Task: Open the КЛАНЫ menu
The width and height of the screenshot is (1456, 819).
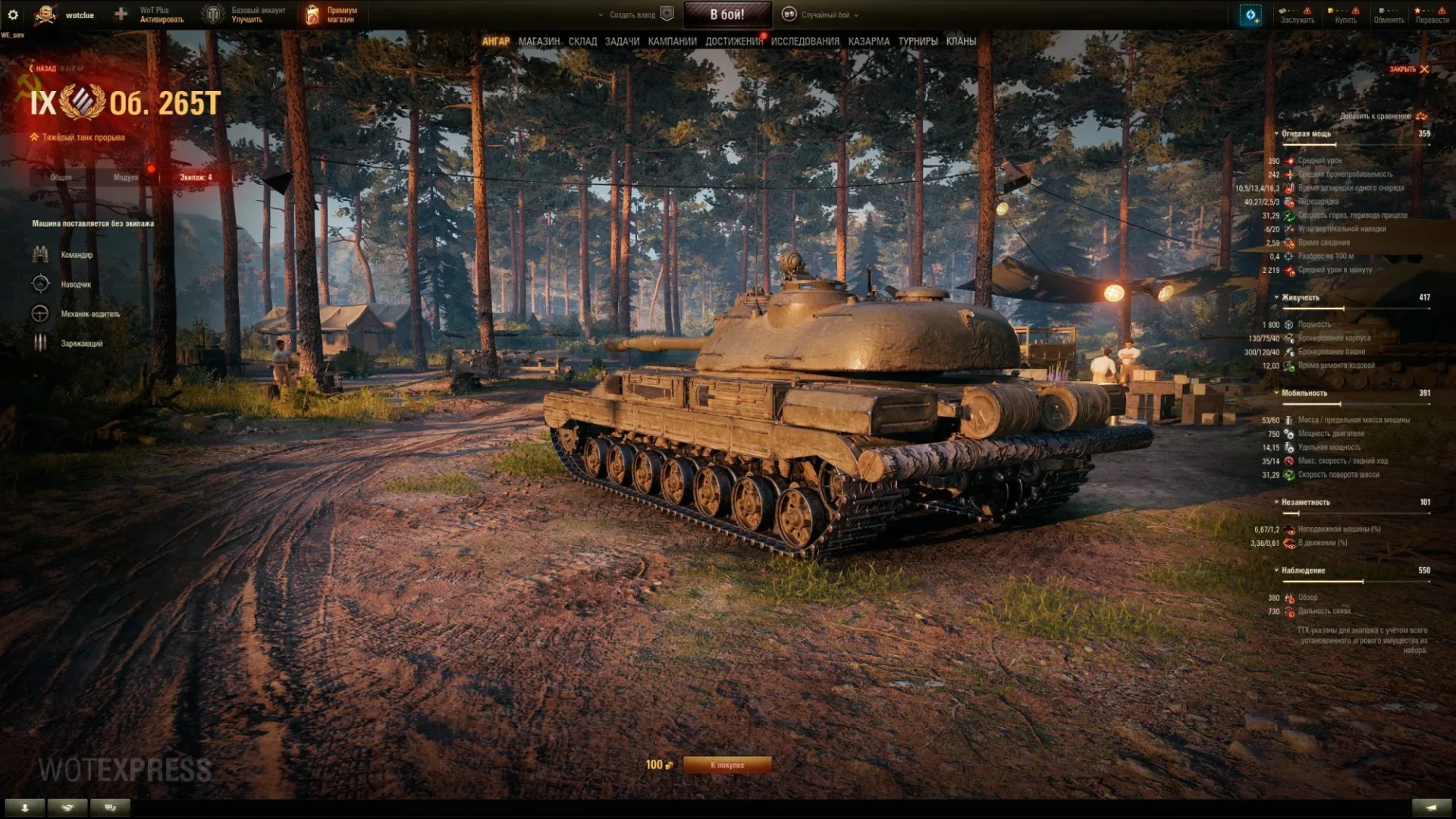Action: (961, 42)
